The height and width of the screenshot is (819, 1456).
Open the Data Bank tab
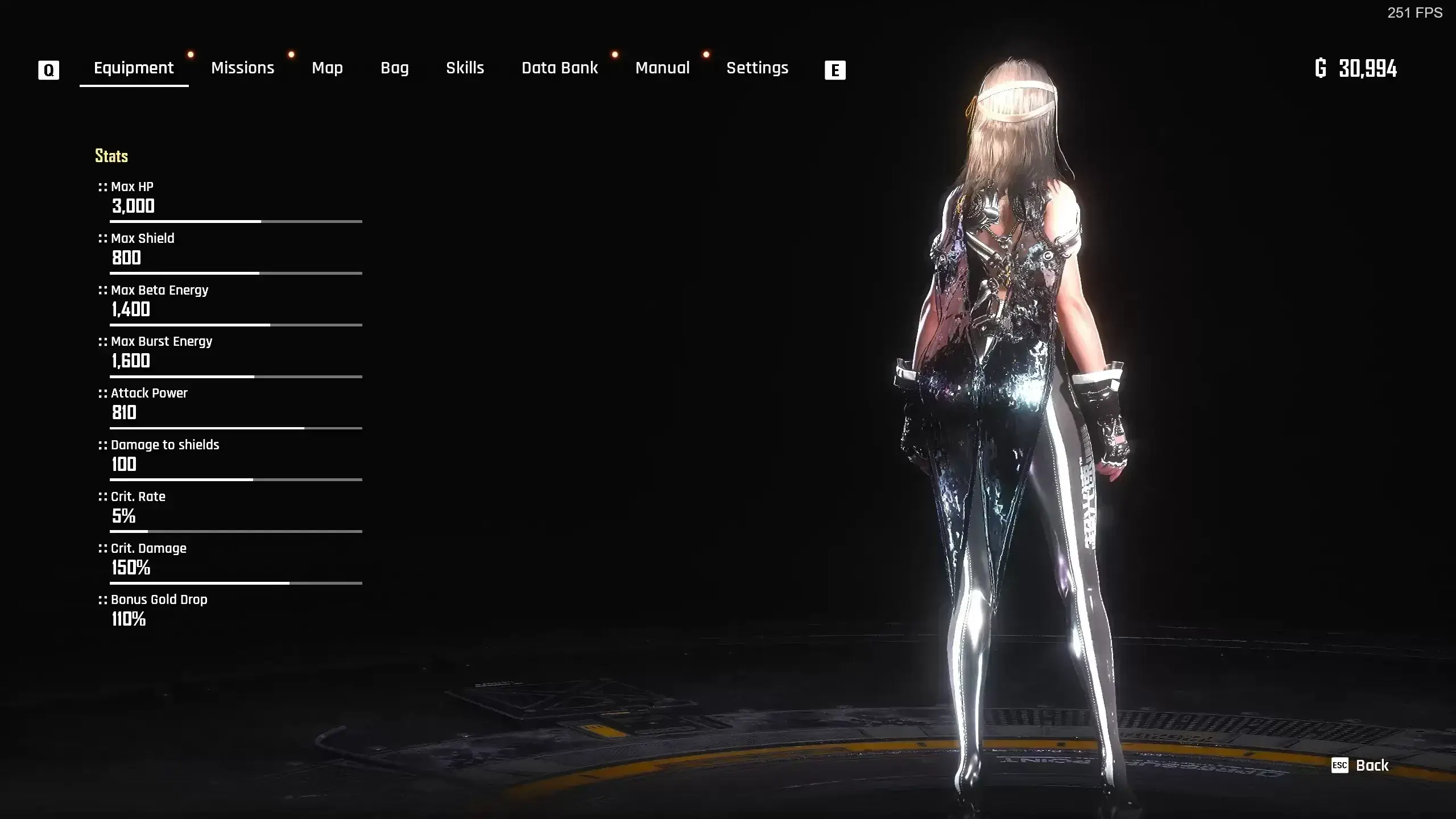coord(560,68)
